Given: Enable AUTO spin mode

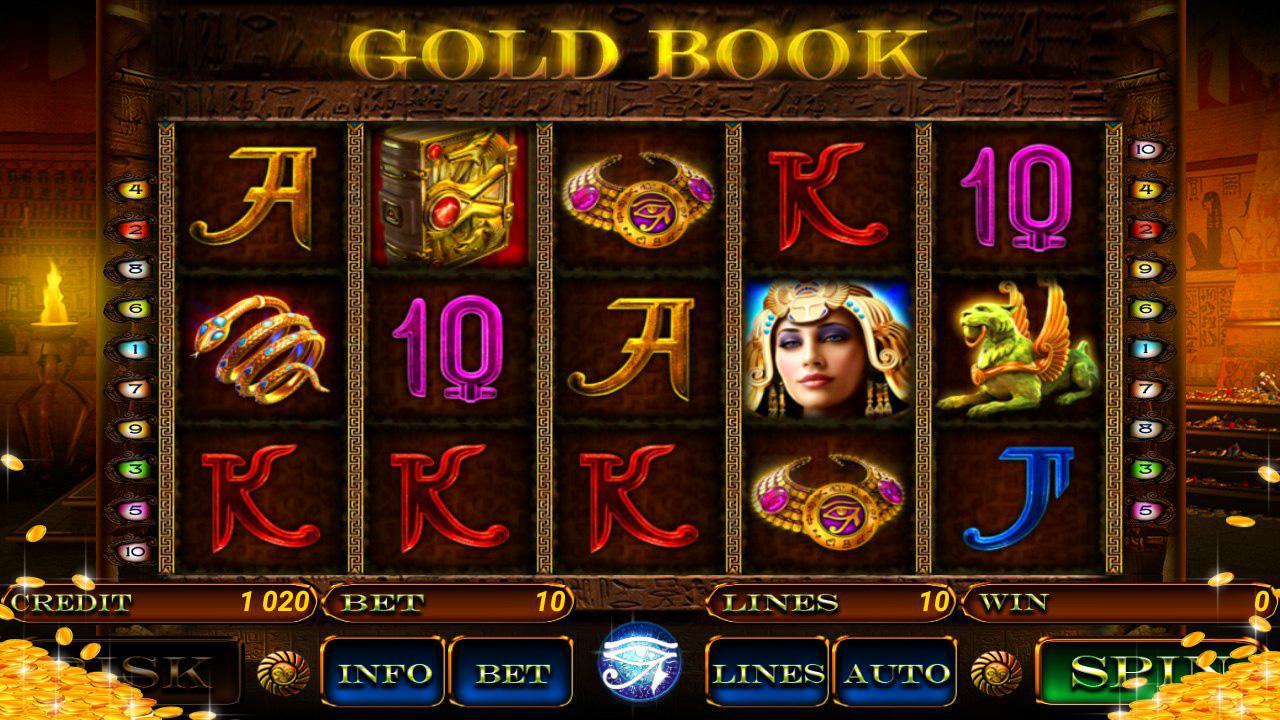Looking at the screenshot, I should 892,672.
